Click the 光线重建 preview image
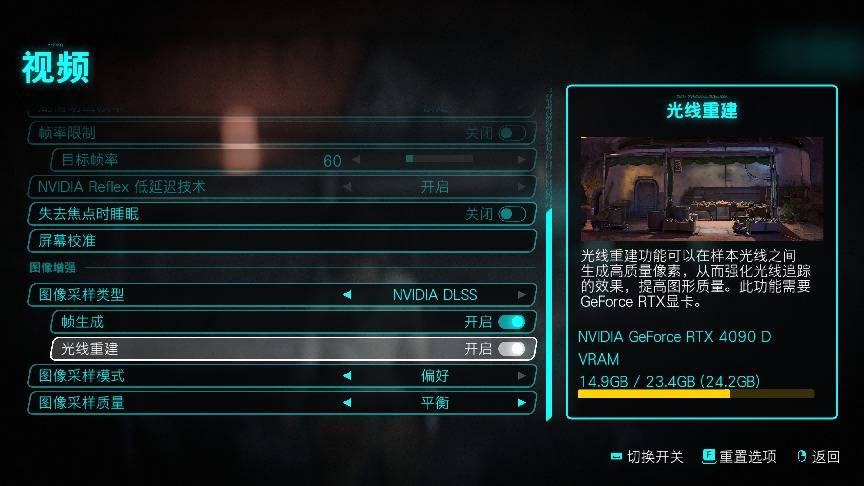The height and width of the screenshot is (486, 864). tap(701, 188)
